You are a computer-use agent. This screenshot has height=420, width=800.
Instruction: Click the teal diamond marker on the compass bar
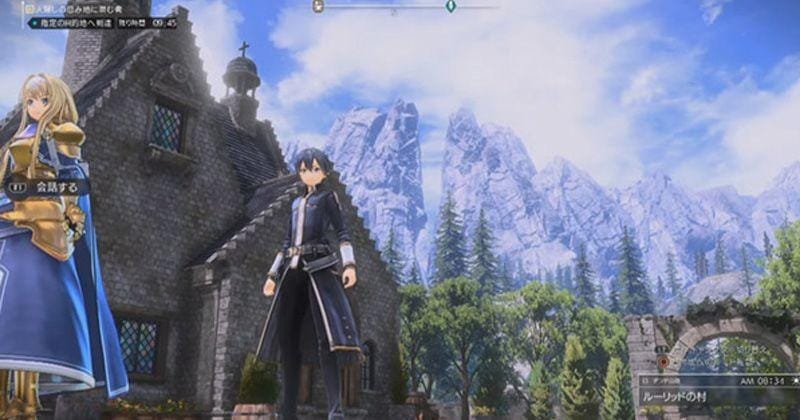pos(451,6)
